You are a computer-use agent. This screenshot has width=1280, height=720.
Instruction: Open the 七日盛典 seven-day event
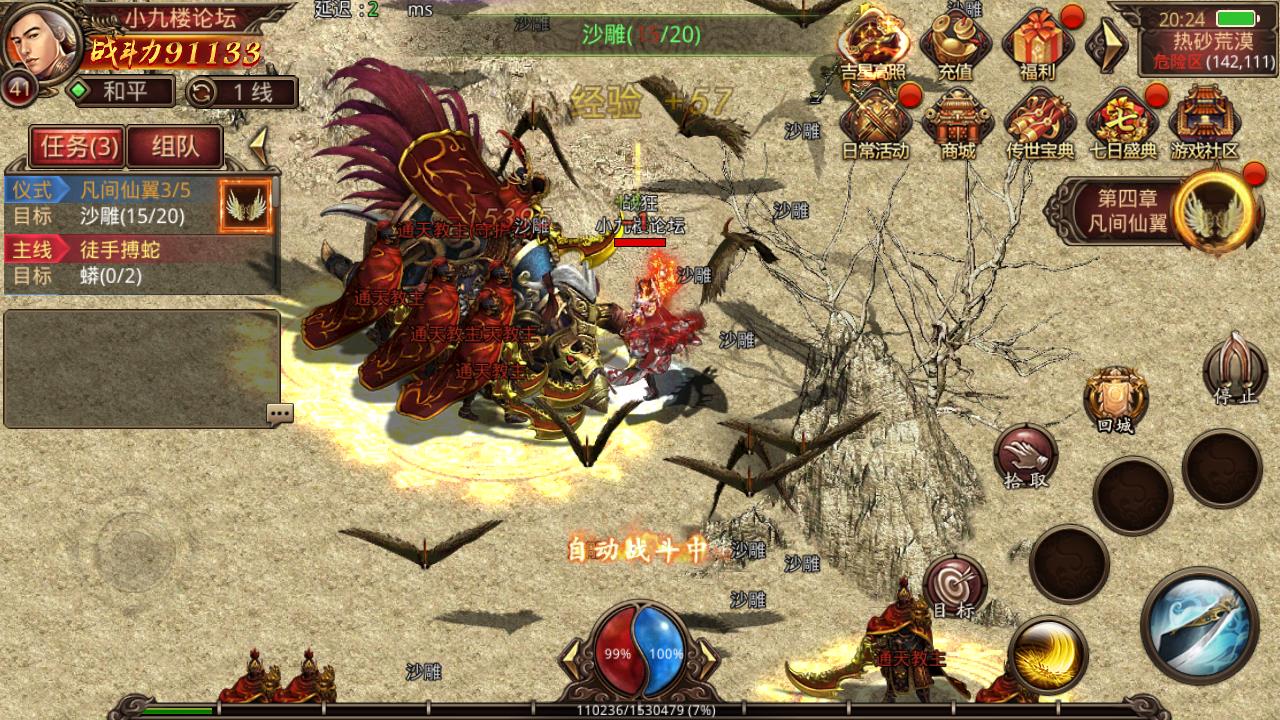[1121, 125]
